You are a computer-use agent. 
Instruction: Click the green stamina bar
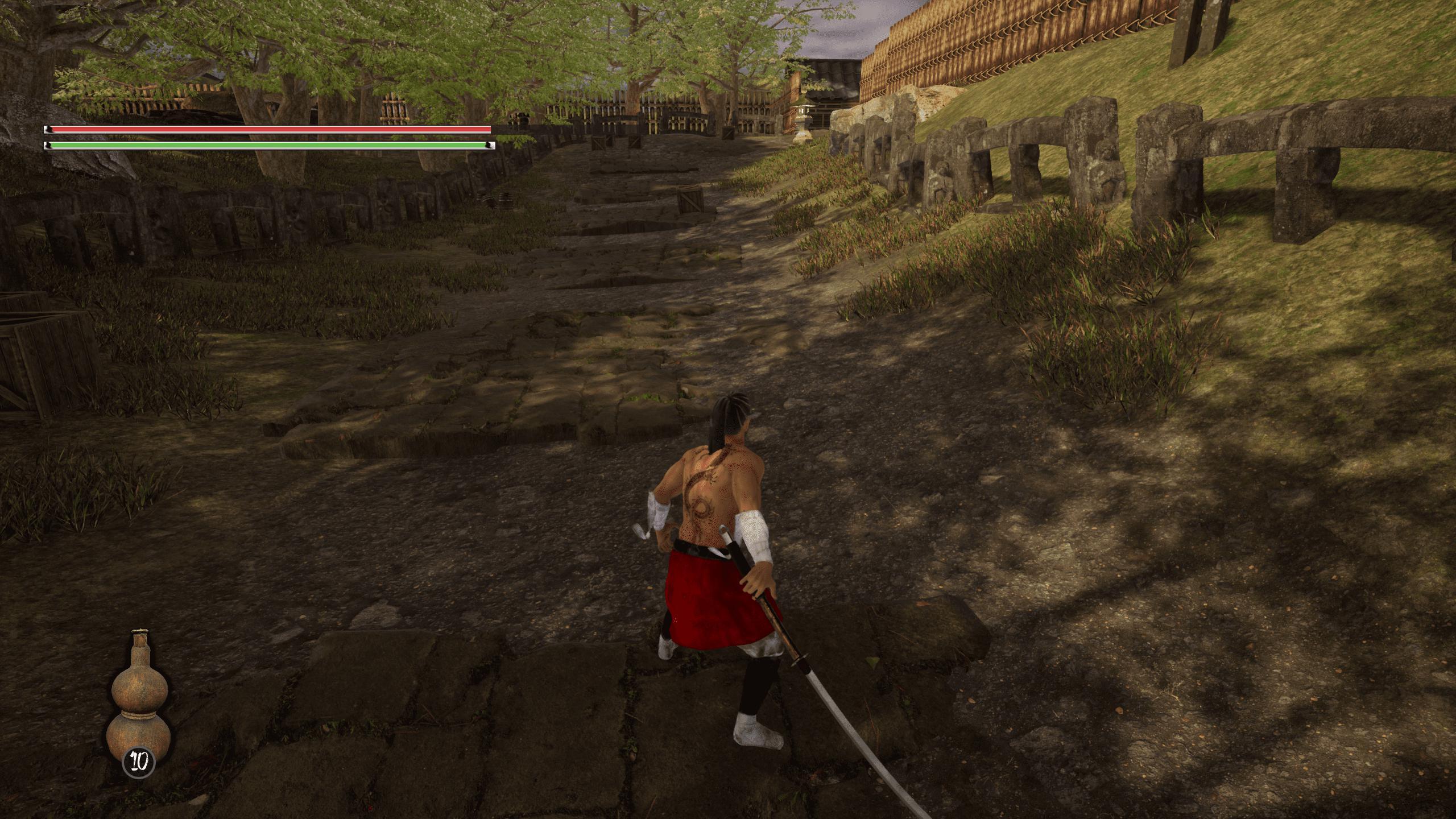coord(267,146)
